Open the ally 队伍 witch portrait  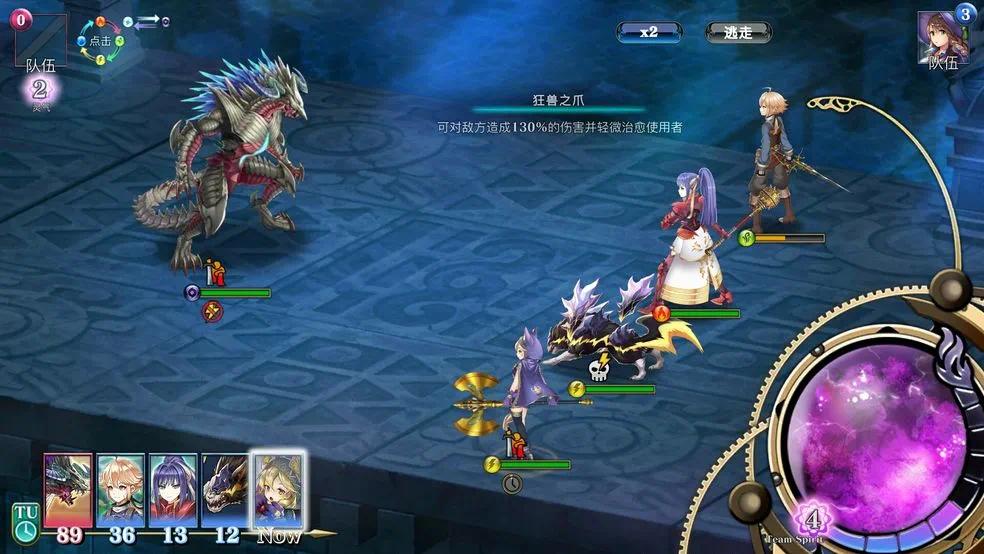[943, 38]
